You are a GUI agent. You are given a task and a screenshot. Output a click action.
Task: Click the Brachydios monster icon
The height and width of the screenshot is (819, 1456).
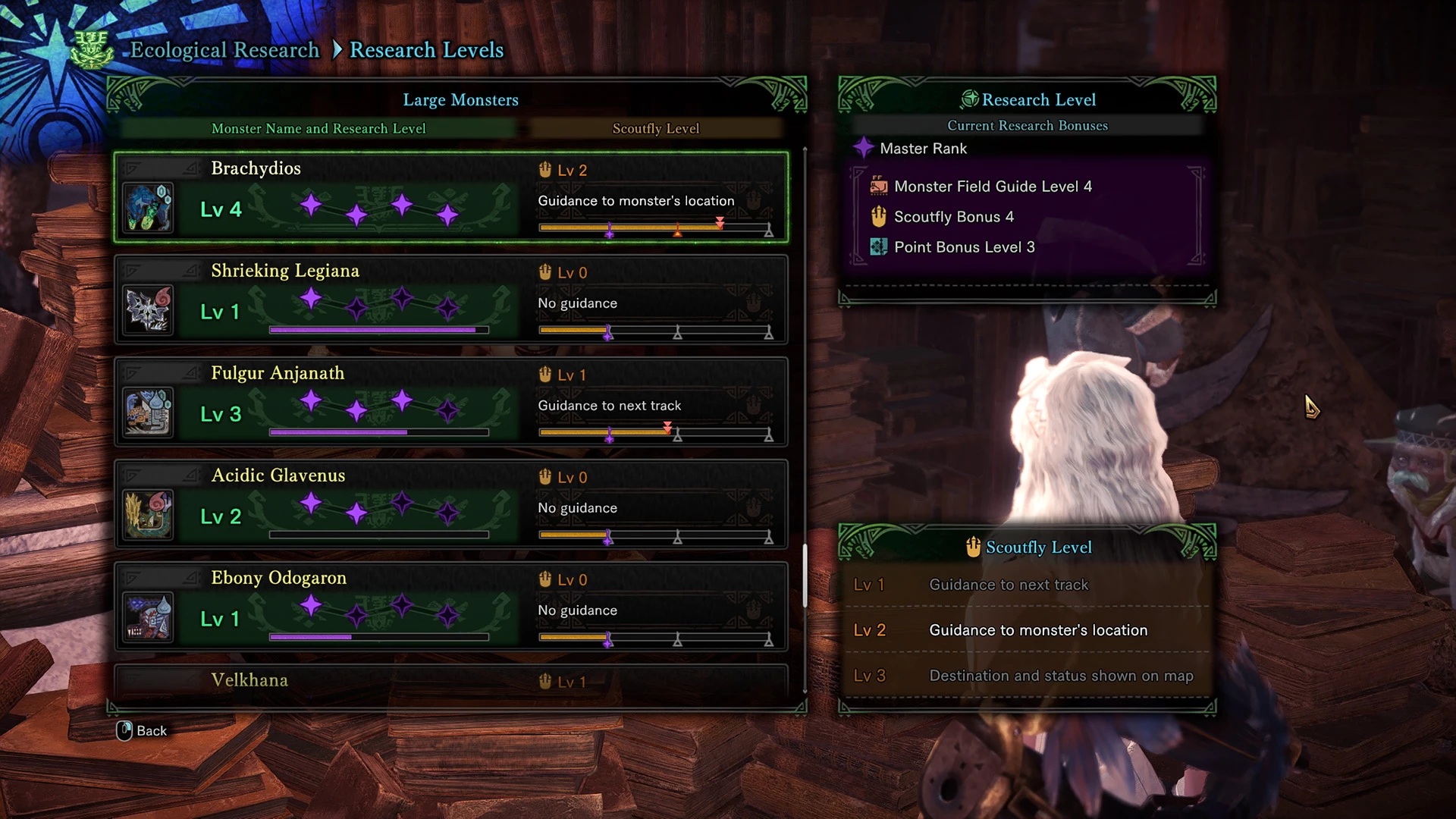(x=148, y=208)
